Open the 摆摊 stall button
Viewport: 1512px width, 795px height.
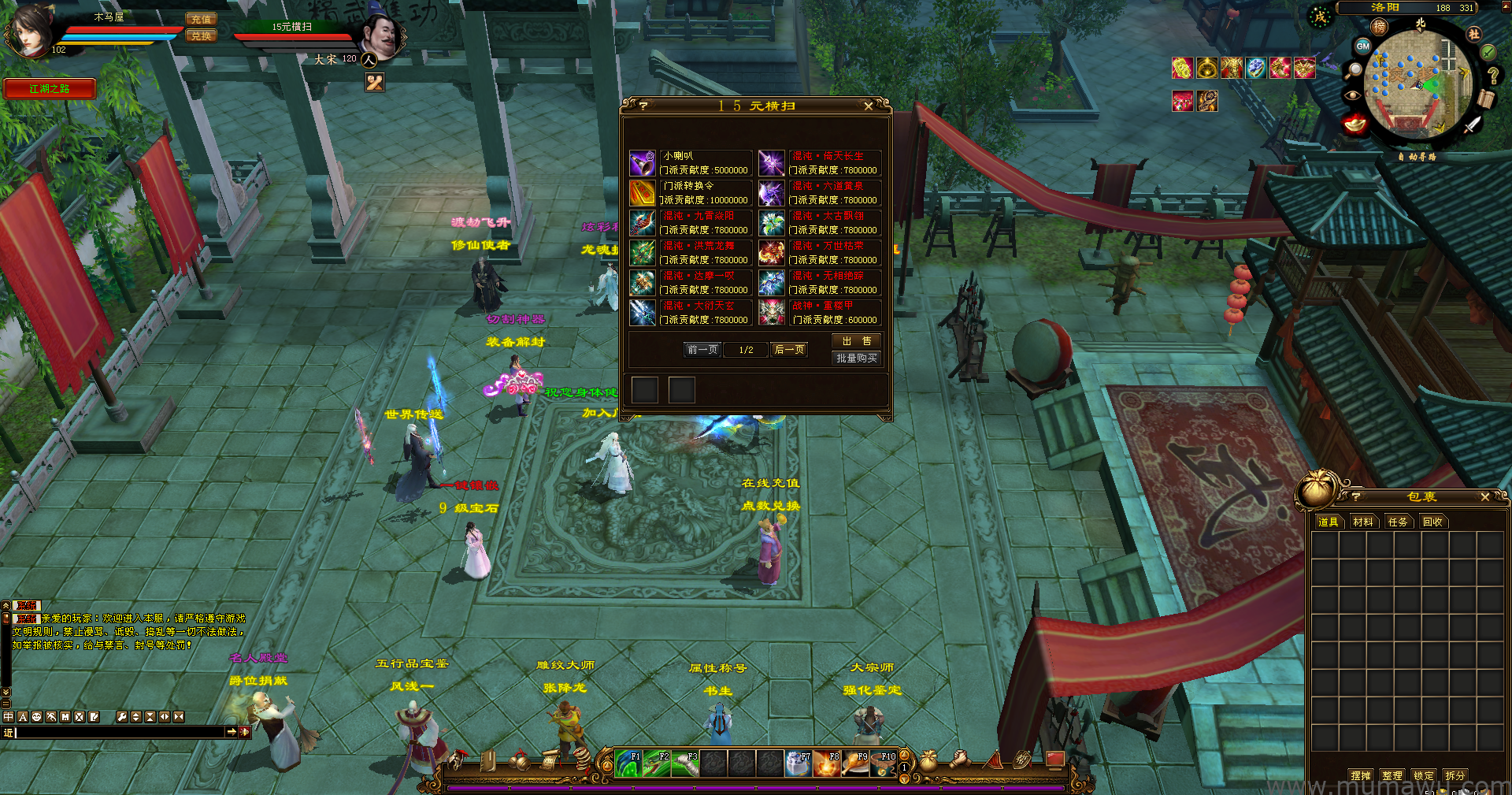[x=1360, y=775]
